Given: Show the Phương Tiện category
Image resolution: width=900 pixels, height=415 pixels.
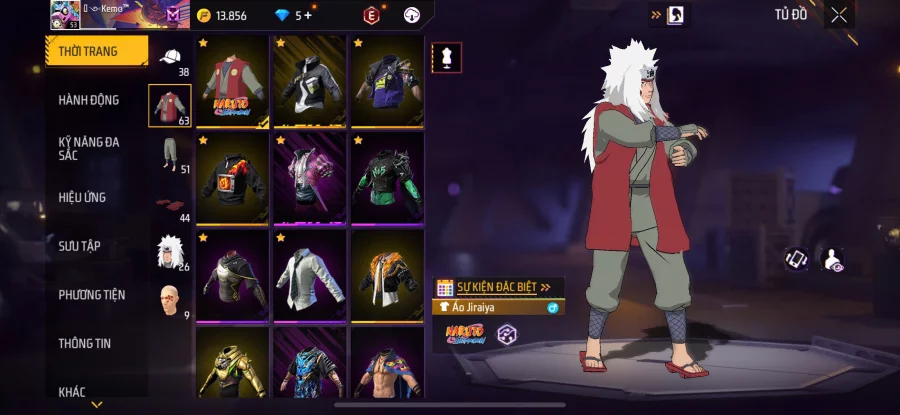Looking at the screenshot, I should [x=92, y=295].
